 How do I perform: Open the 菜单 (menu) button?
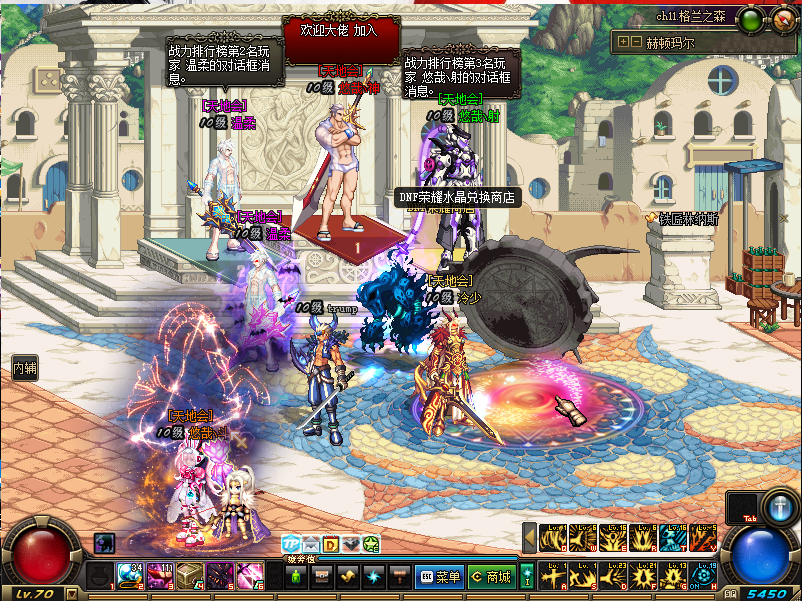click(x=439, y=577)
